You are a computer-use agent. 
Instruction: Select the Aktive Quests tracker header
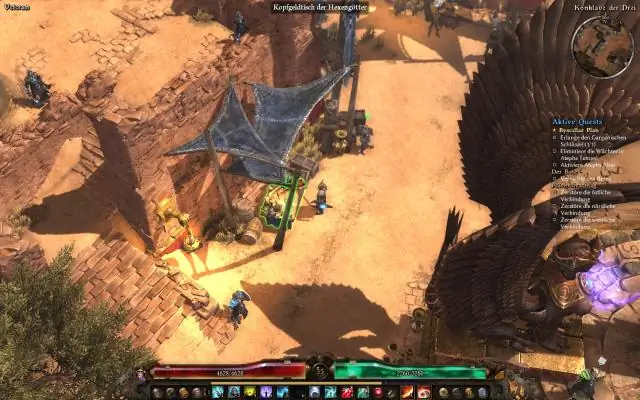(x=579, y=121)
